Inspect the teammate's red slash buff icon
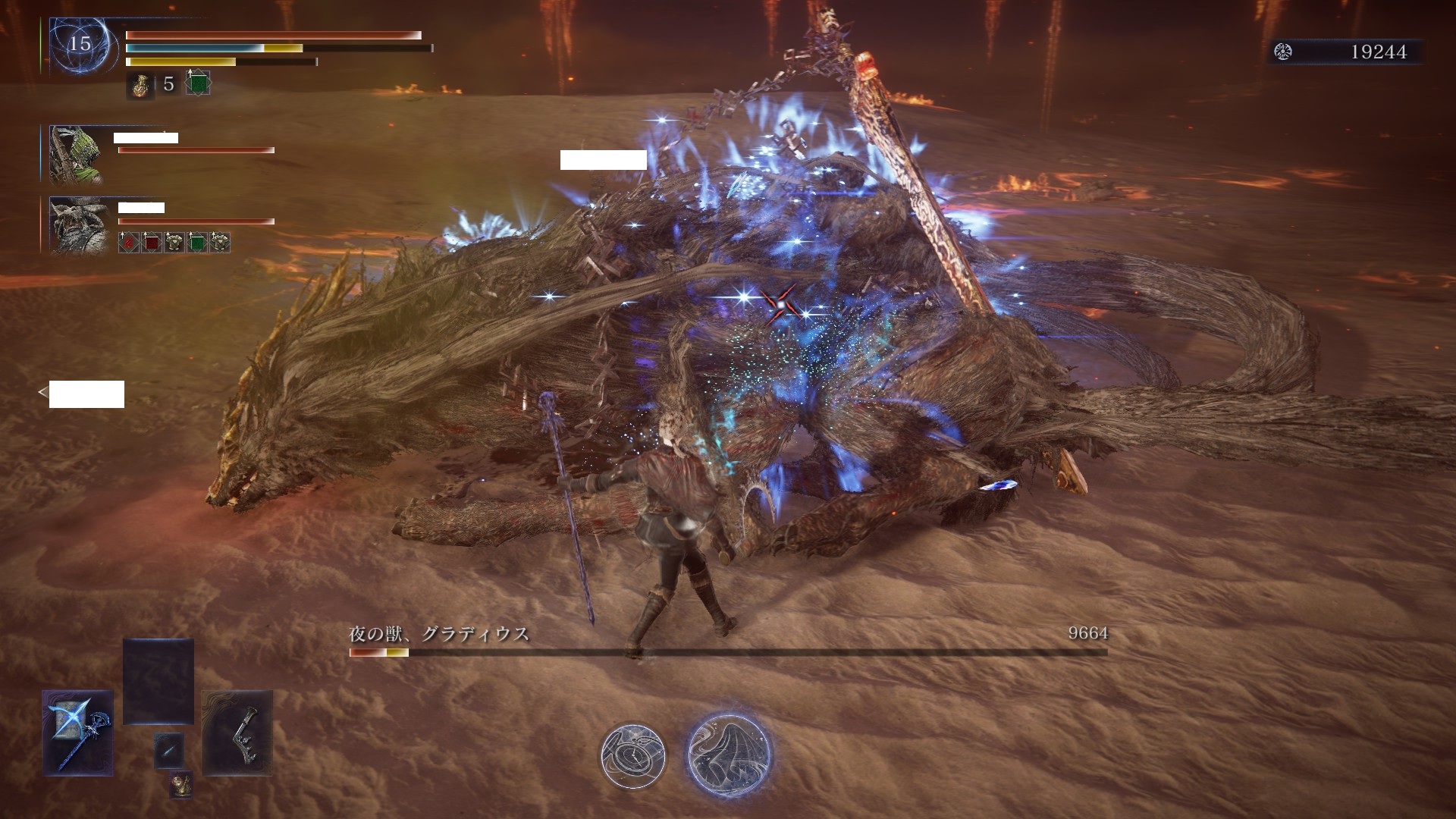 tap(128, 243)
